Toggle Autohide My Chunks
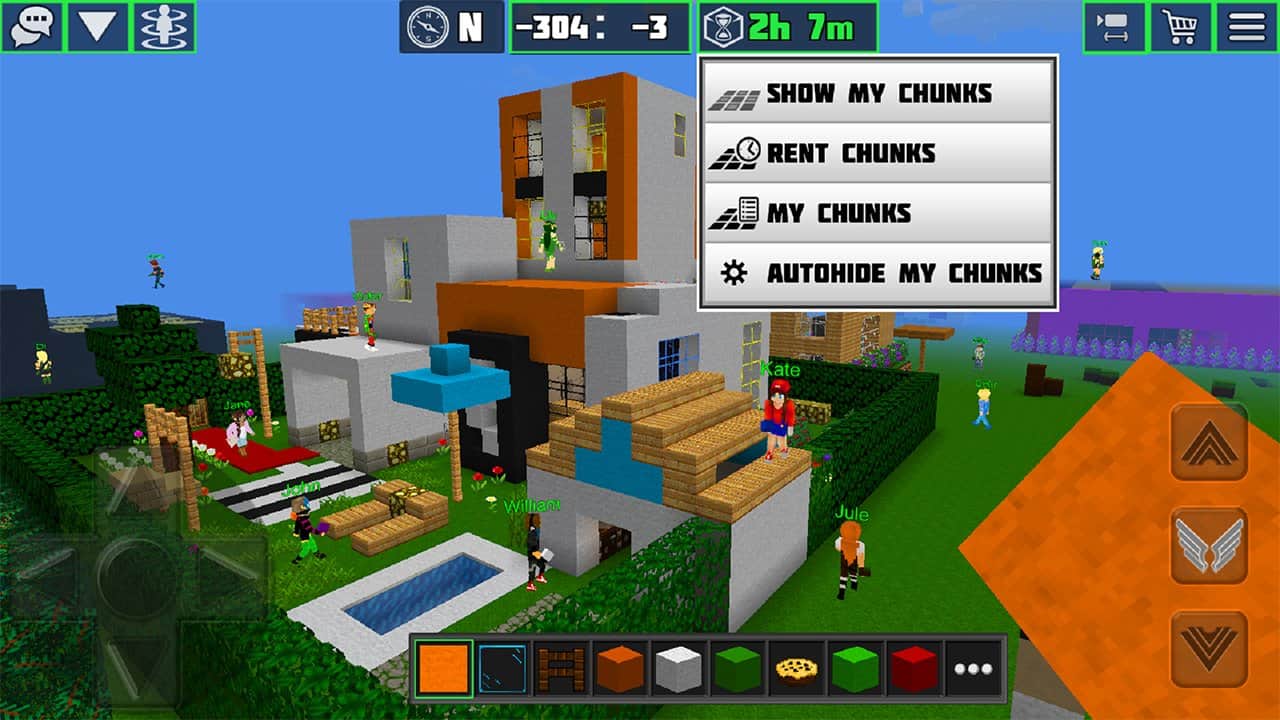 click(x=877, y=273)
